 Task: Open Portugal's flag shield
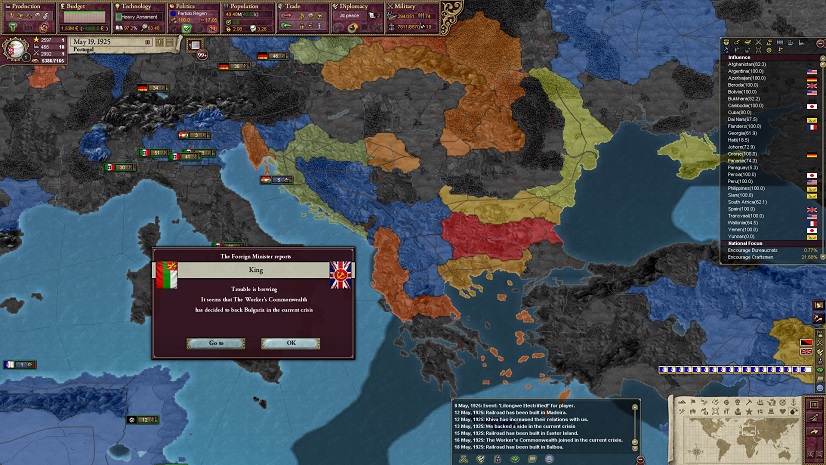(x=17, y=47)
